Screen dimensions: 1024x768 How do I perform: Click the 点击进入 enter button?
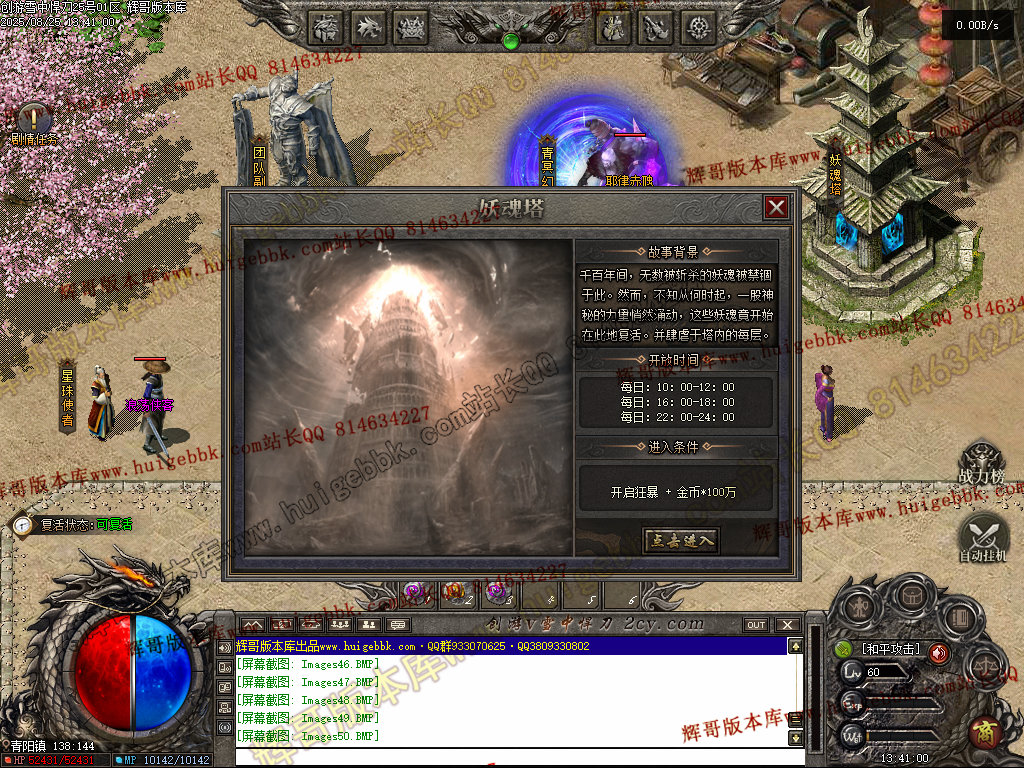coord(680,541)
